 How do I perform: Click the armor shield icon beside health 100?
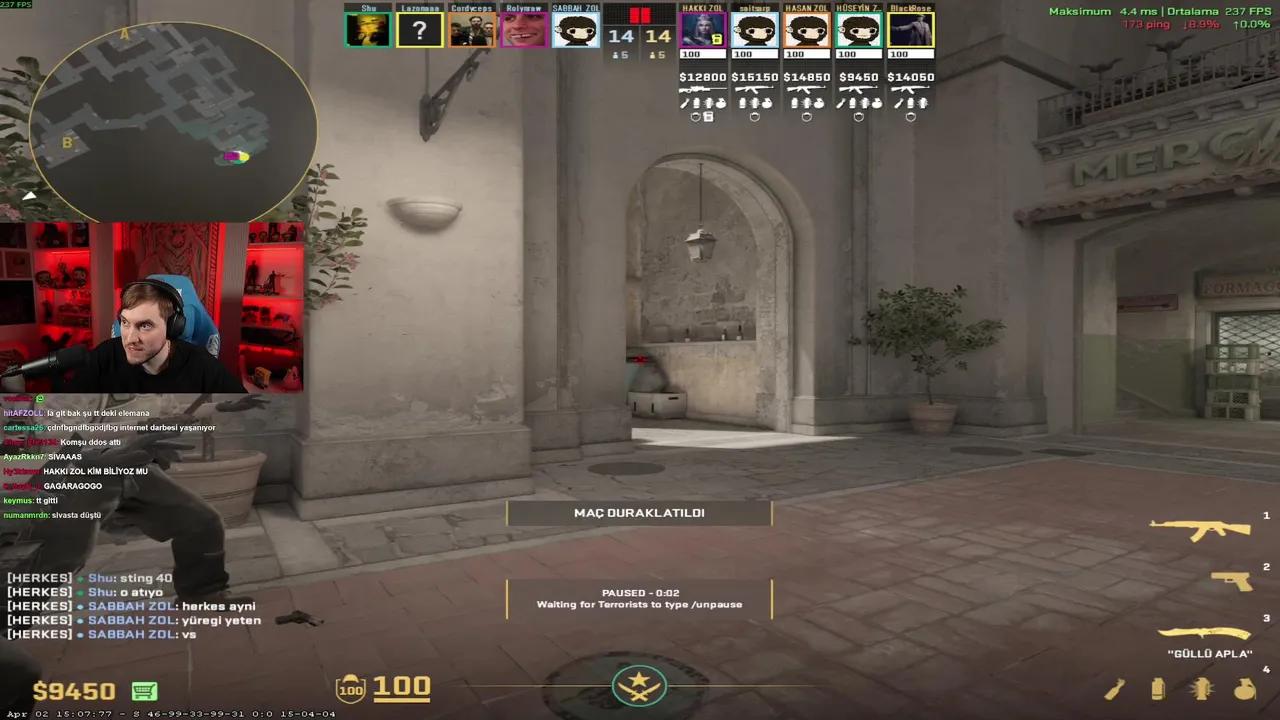point(350,688)
